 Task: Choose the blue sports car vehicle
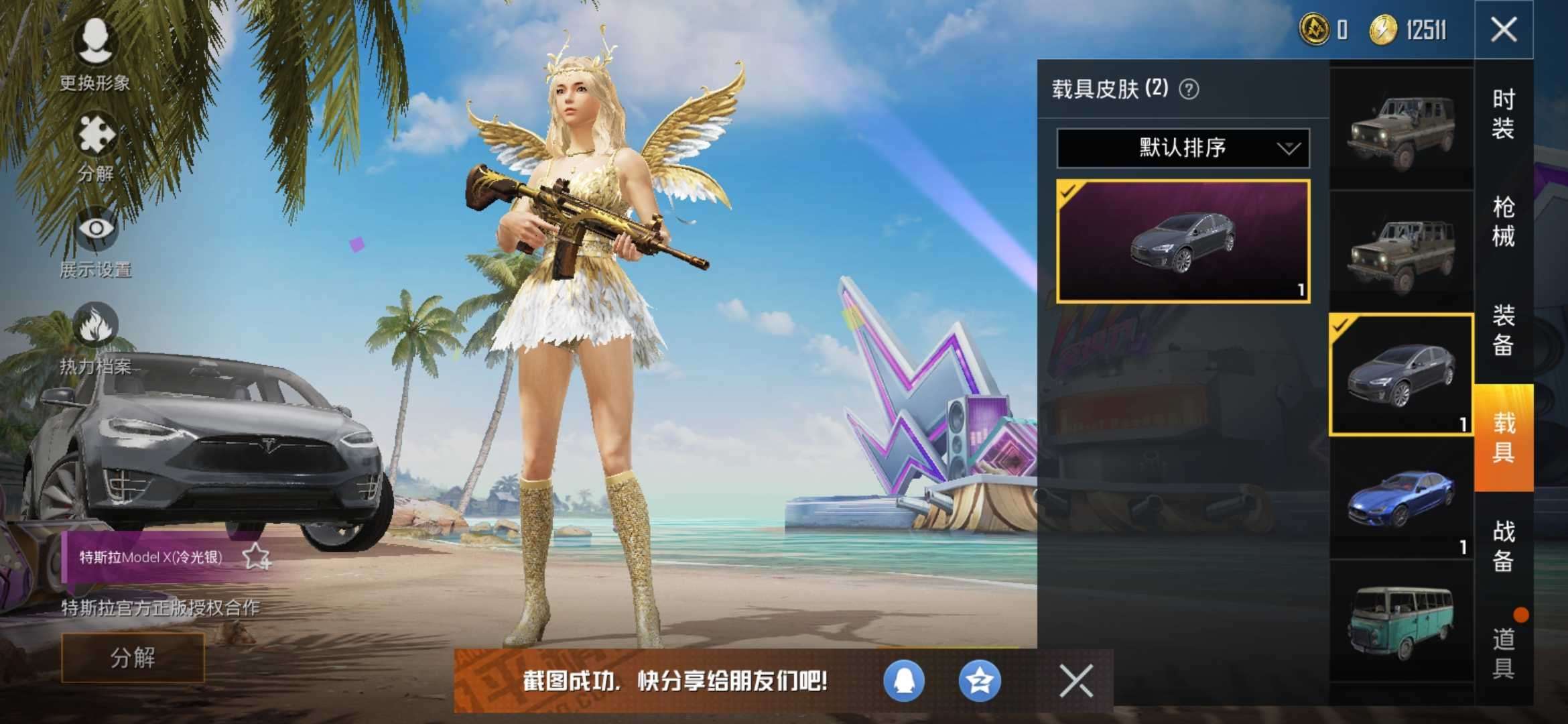[x=1400, y=499]
